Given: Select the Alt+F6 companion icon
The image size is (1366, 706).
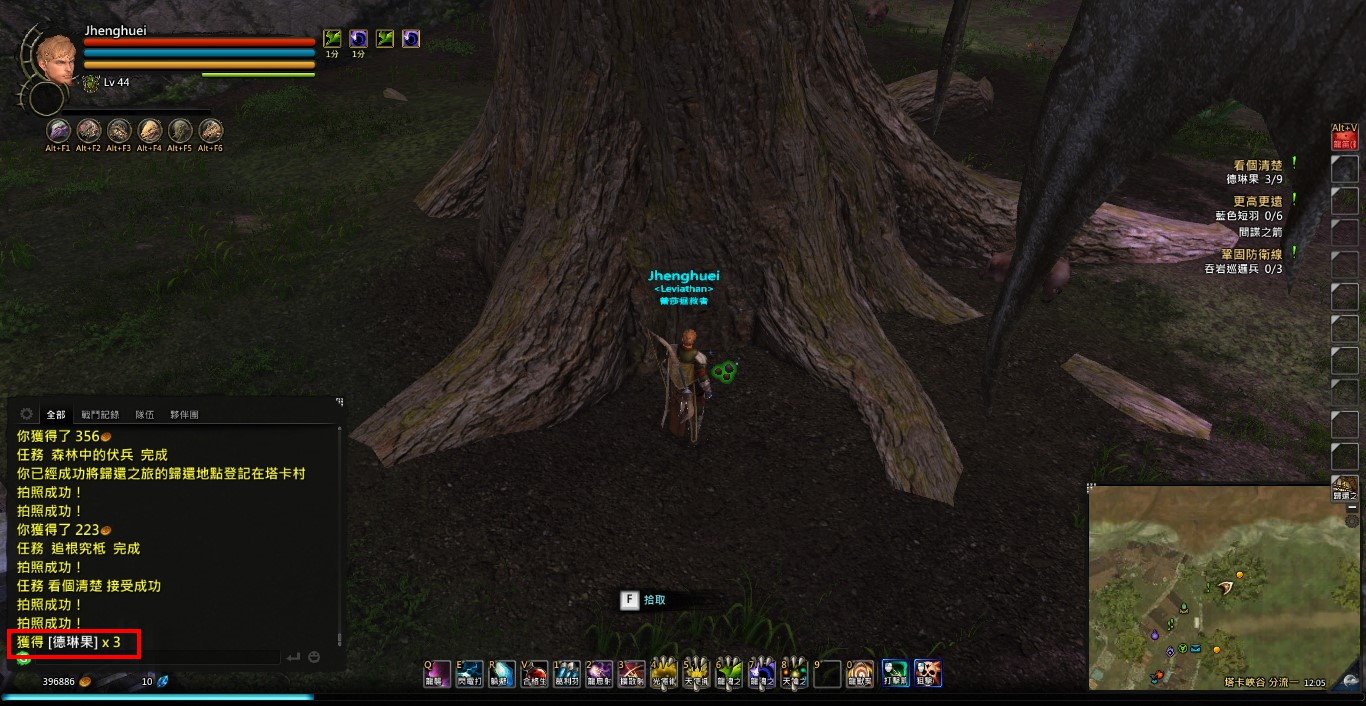Looking at the screenshot, I should 210,130.
